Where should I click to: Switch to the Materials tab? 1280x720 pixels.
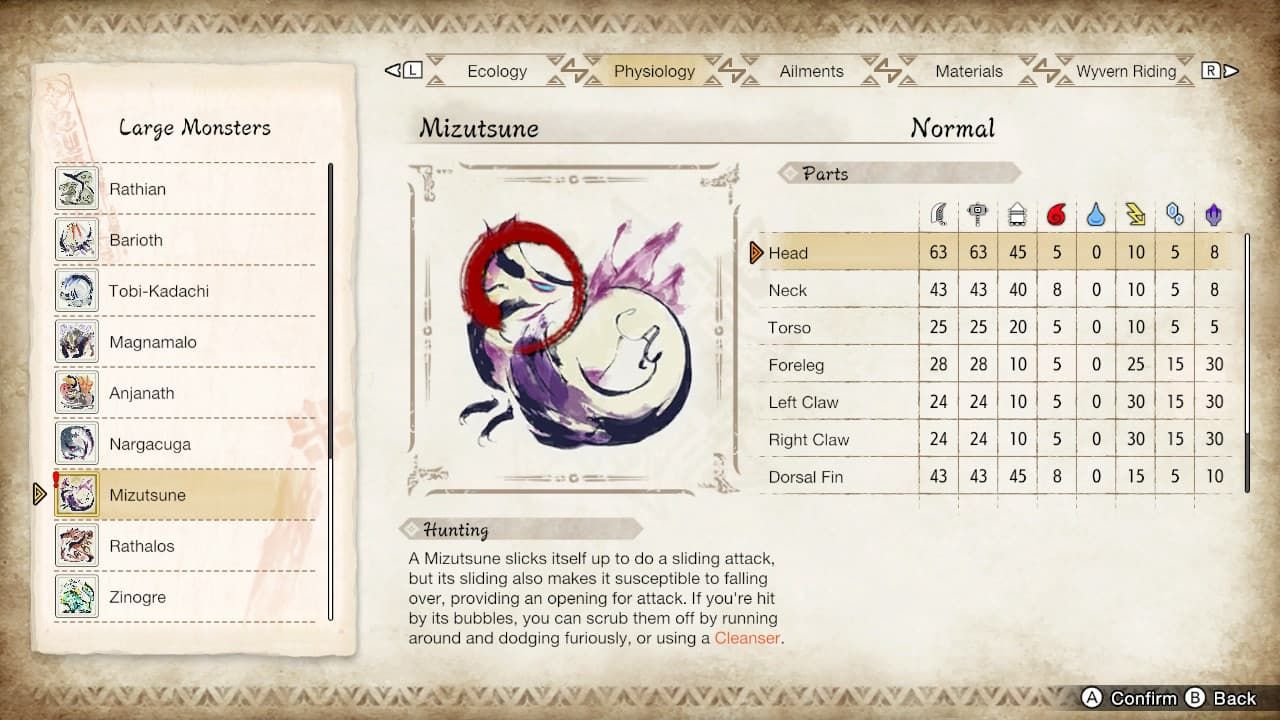click(967, 71)
